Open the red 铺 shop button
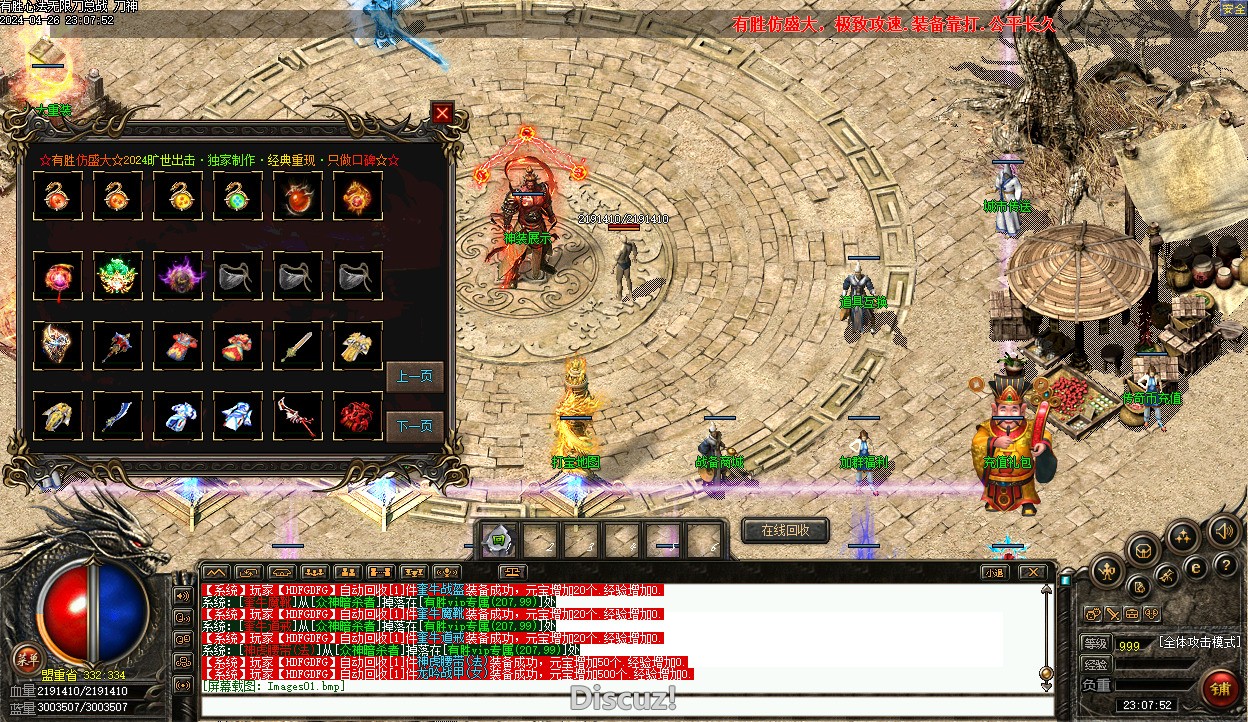Screen dimensions: 1248x722 point(1220,688)
